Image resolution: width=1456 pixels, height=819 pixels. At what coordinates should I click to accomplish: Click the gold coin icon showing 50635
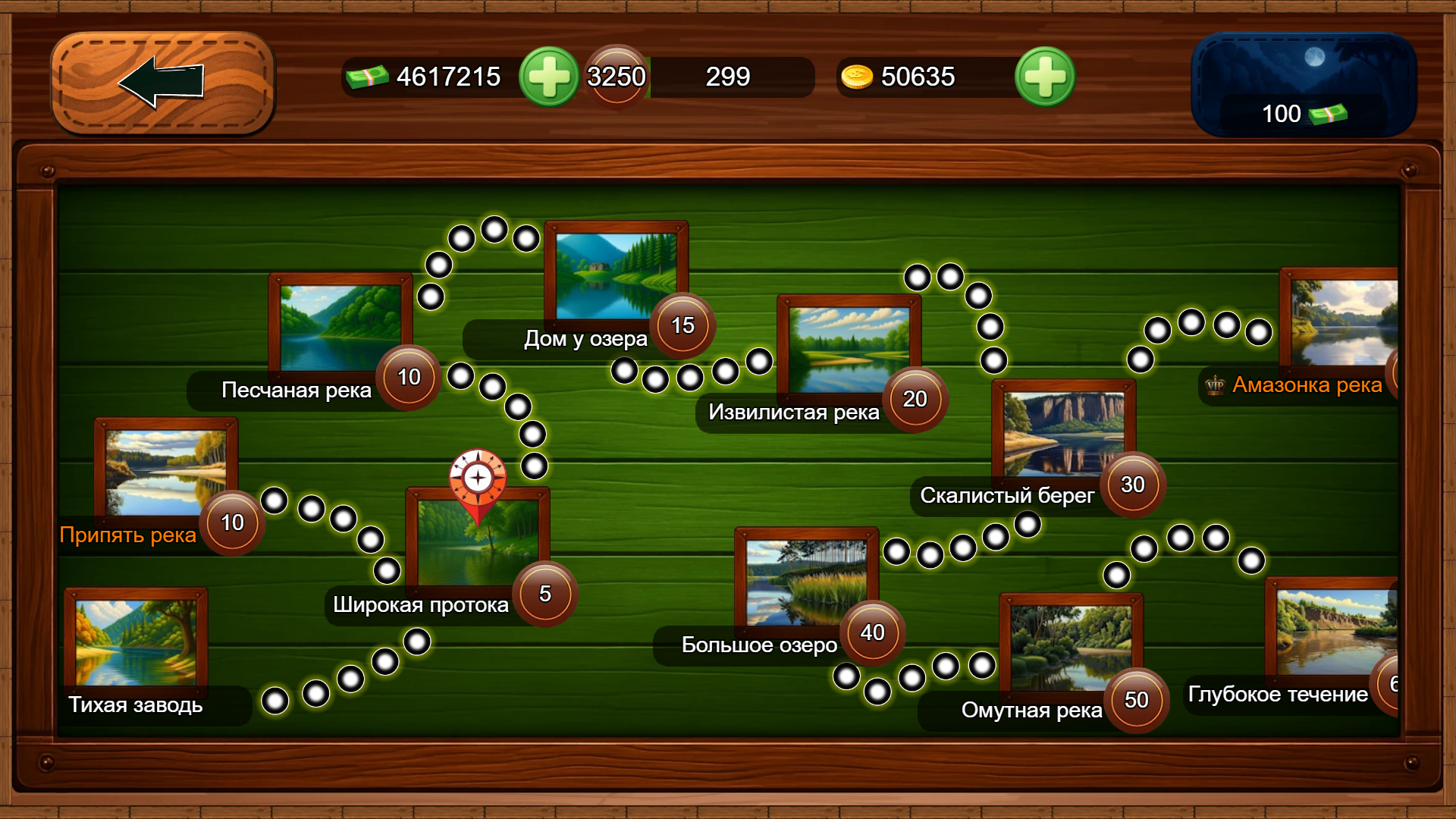856,76
